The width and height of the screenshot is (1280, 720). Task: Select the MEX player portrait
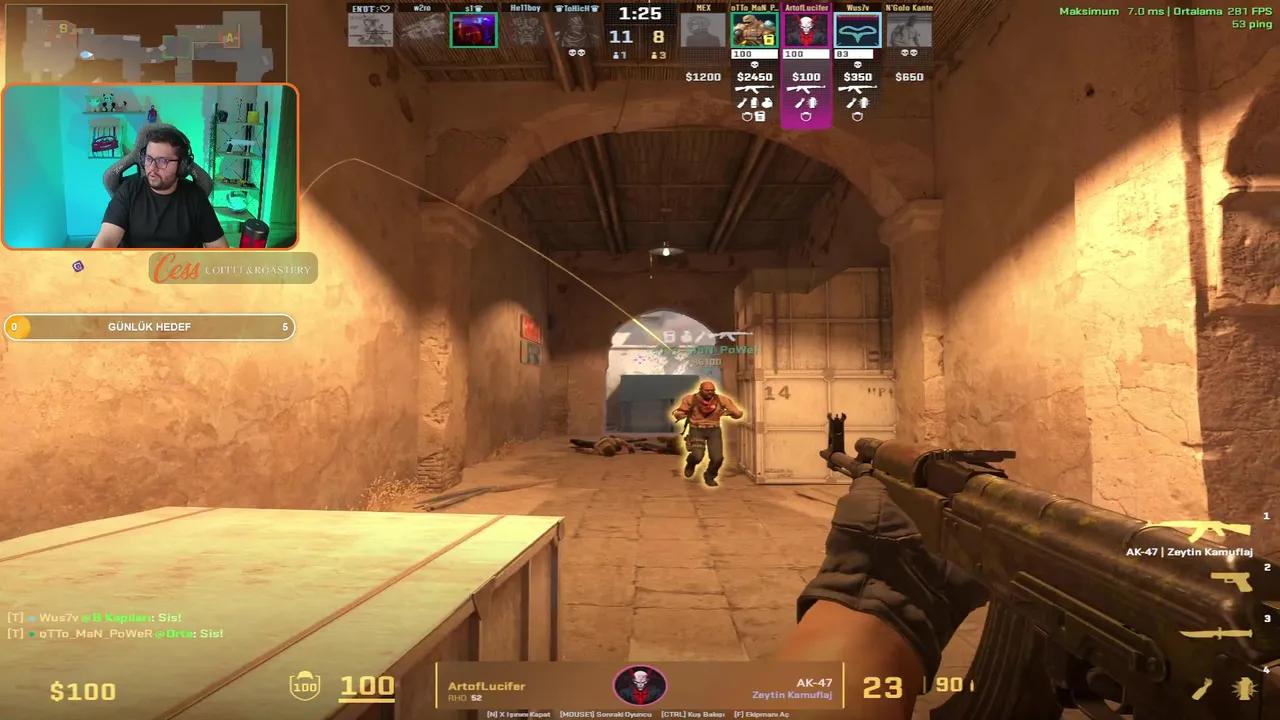tap(702, 30)
